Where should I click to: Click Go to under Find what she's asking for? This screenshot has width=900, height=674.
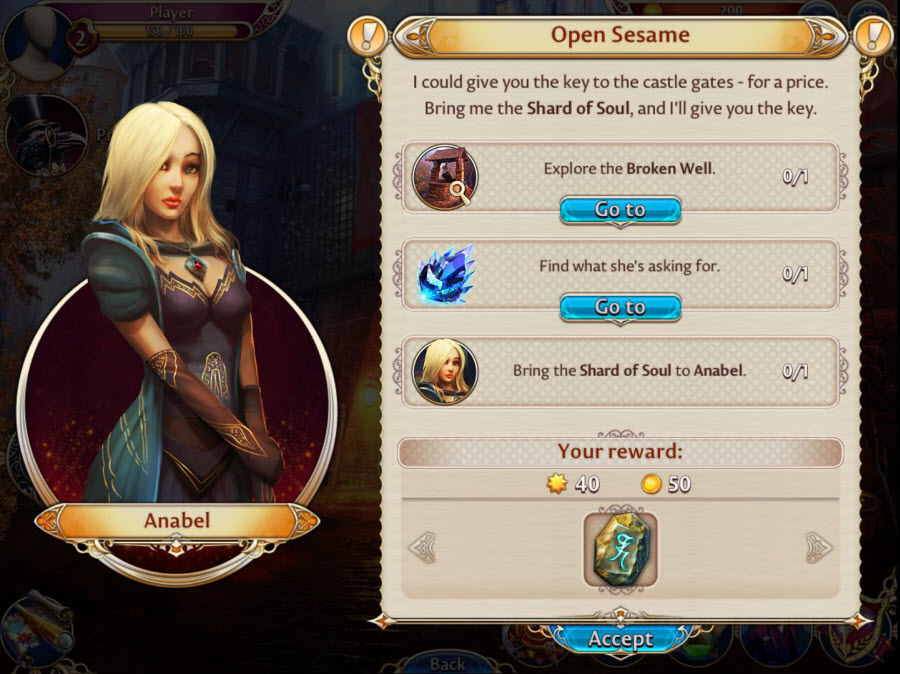[620, 307]
